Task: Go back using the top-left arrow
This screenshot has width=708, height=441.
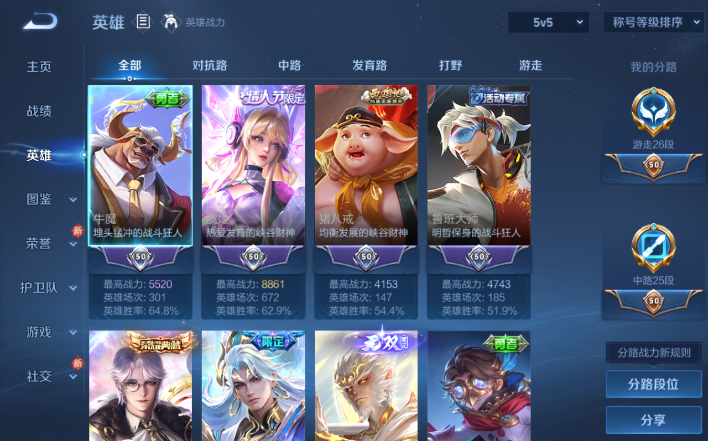Action: [41, 21]
